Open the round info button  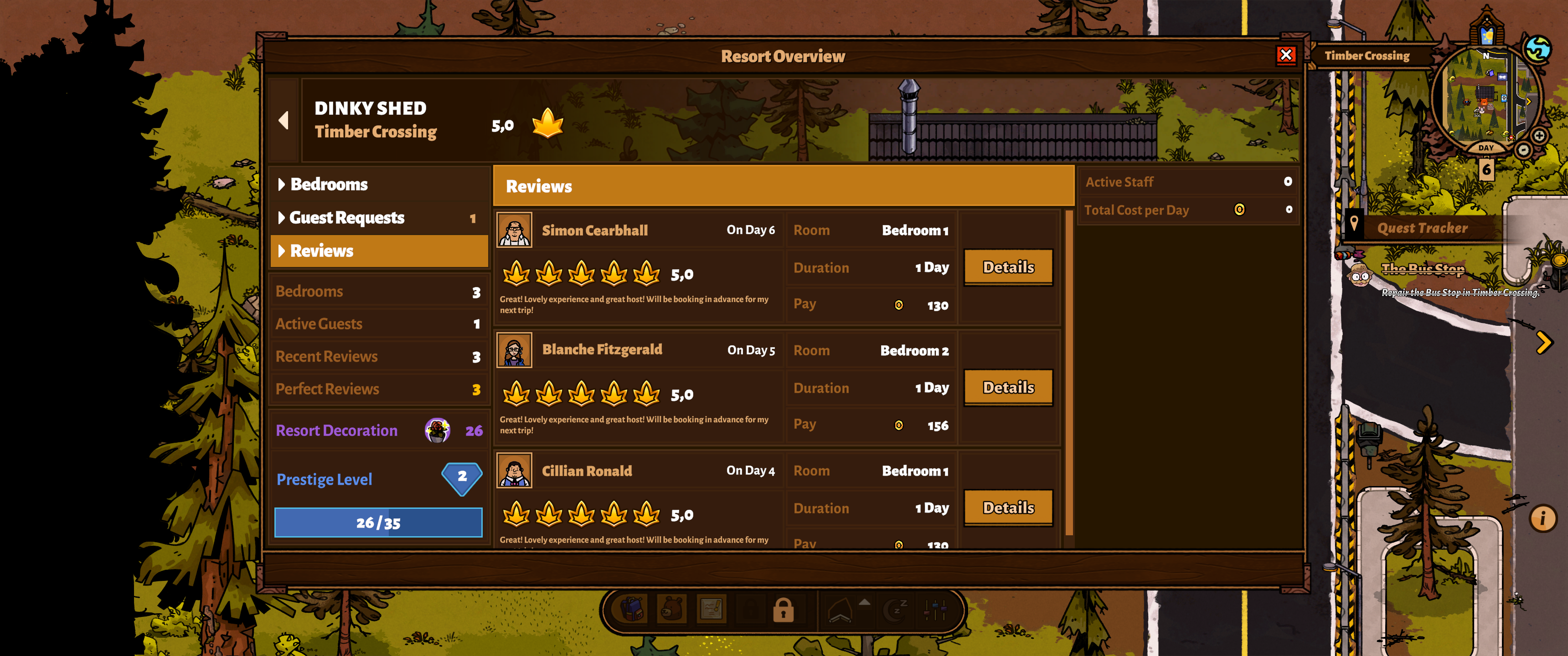(x=1542, y=518)
